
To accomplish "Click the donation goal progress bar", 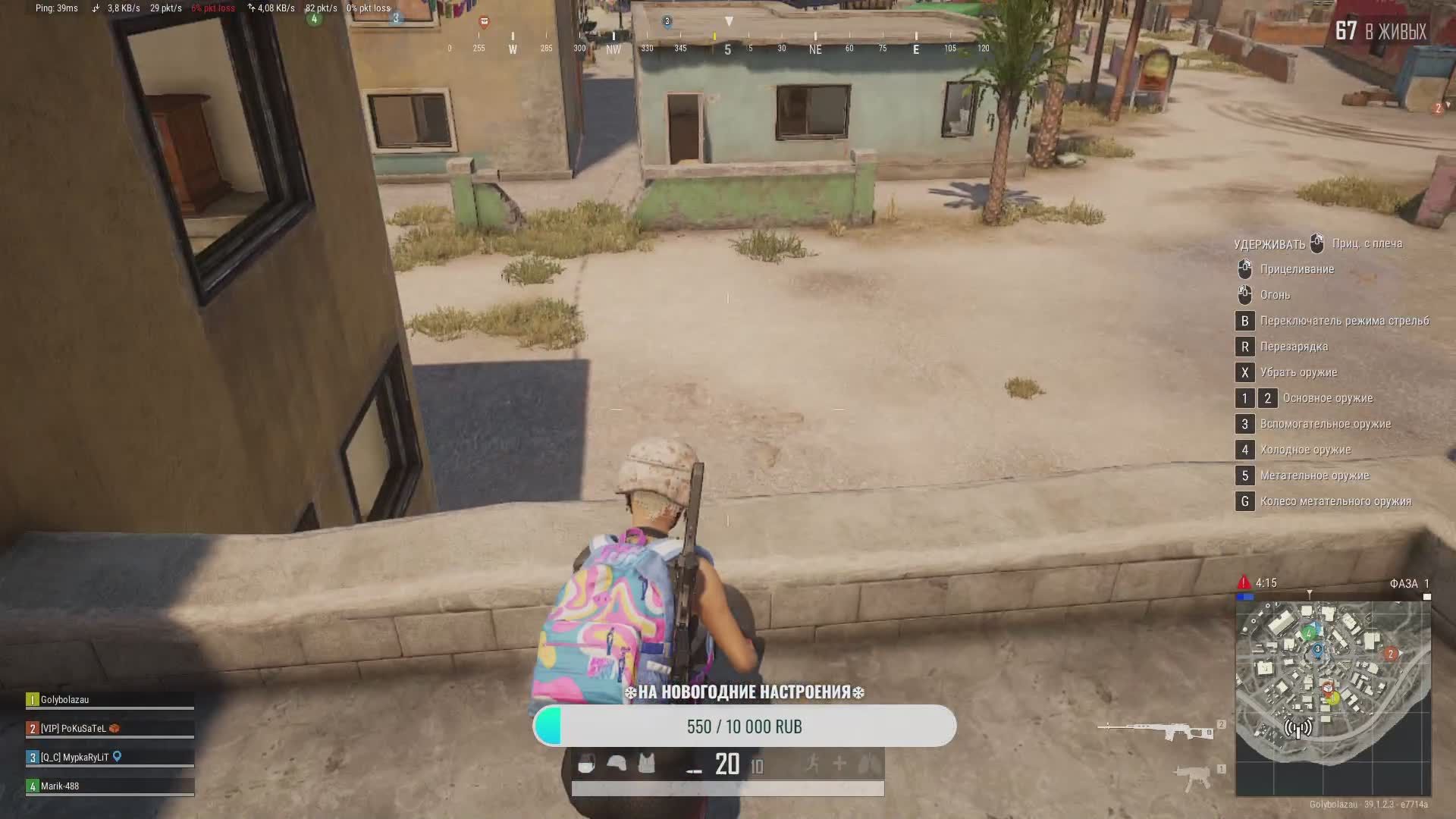I will (744, 726).
